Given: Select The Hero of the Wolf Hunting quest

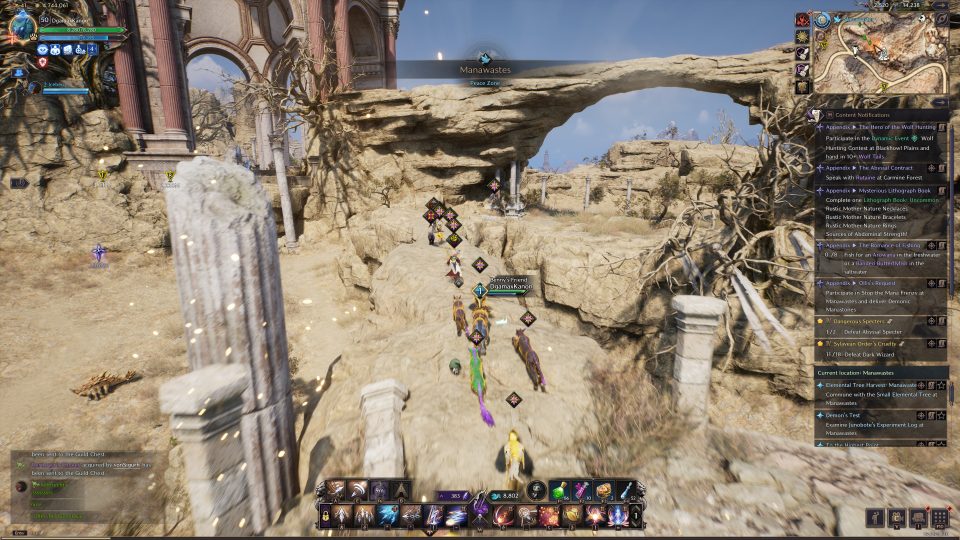Looking at the screenshot, I should 878,128.
